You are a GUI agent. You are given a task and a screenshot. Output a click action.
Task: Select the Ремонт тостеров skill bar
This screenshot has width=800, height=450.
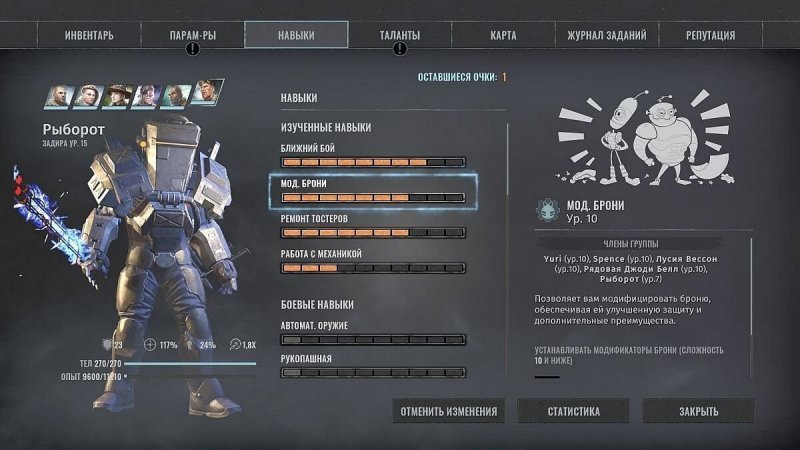[x=373, y=232]
